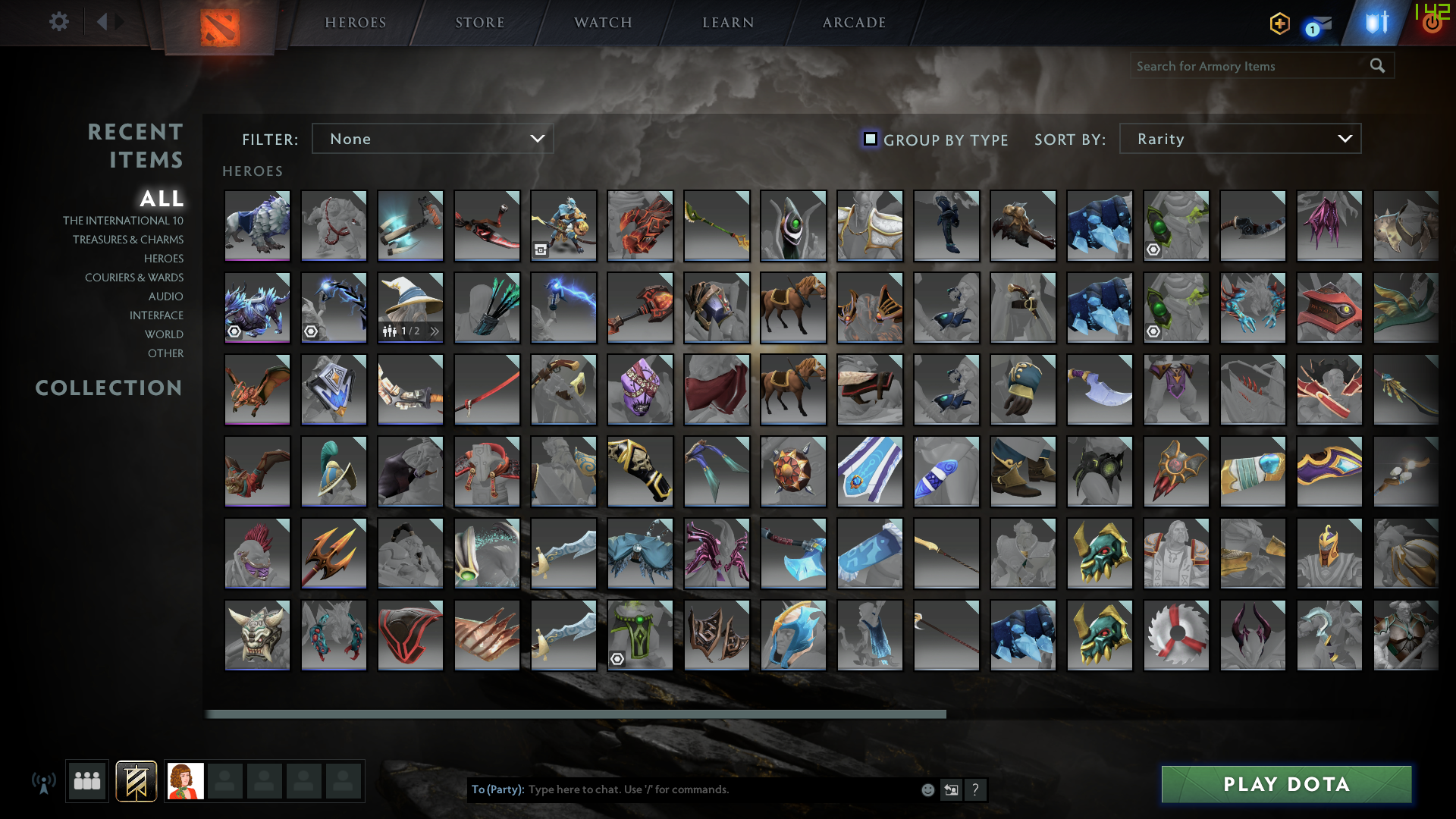Screen dimensions: 1456x819
Task: Select Couriers & Wards category
Action: (x=134, y=278)
